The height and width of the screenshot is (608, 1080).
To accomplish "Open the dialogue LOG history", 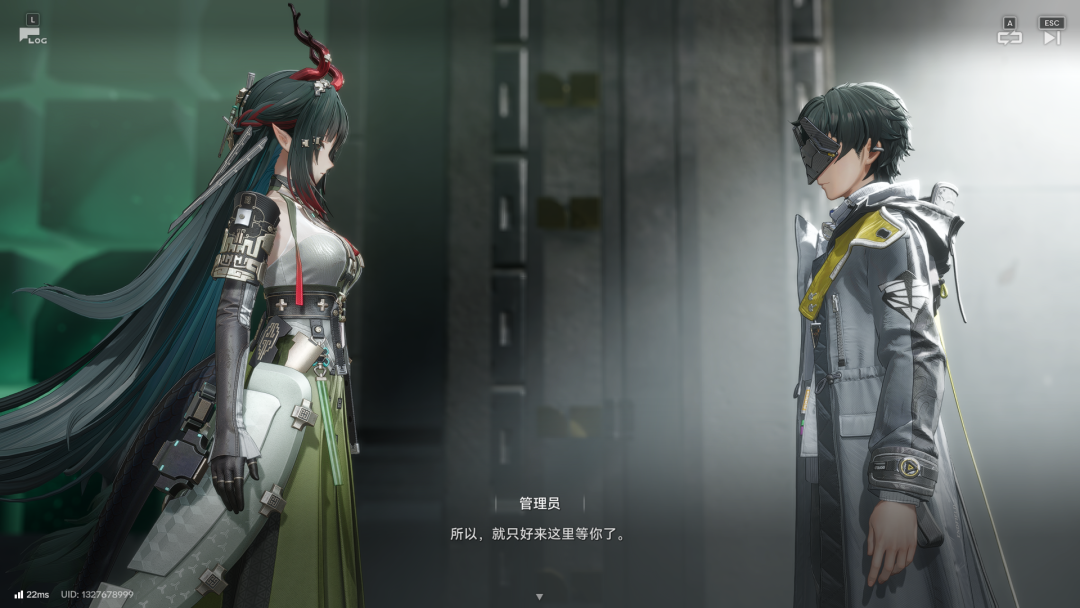I will click(31, 34).
